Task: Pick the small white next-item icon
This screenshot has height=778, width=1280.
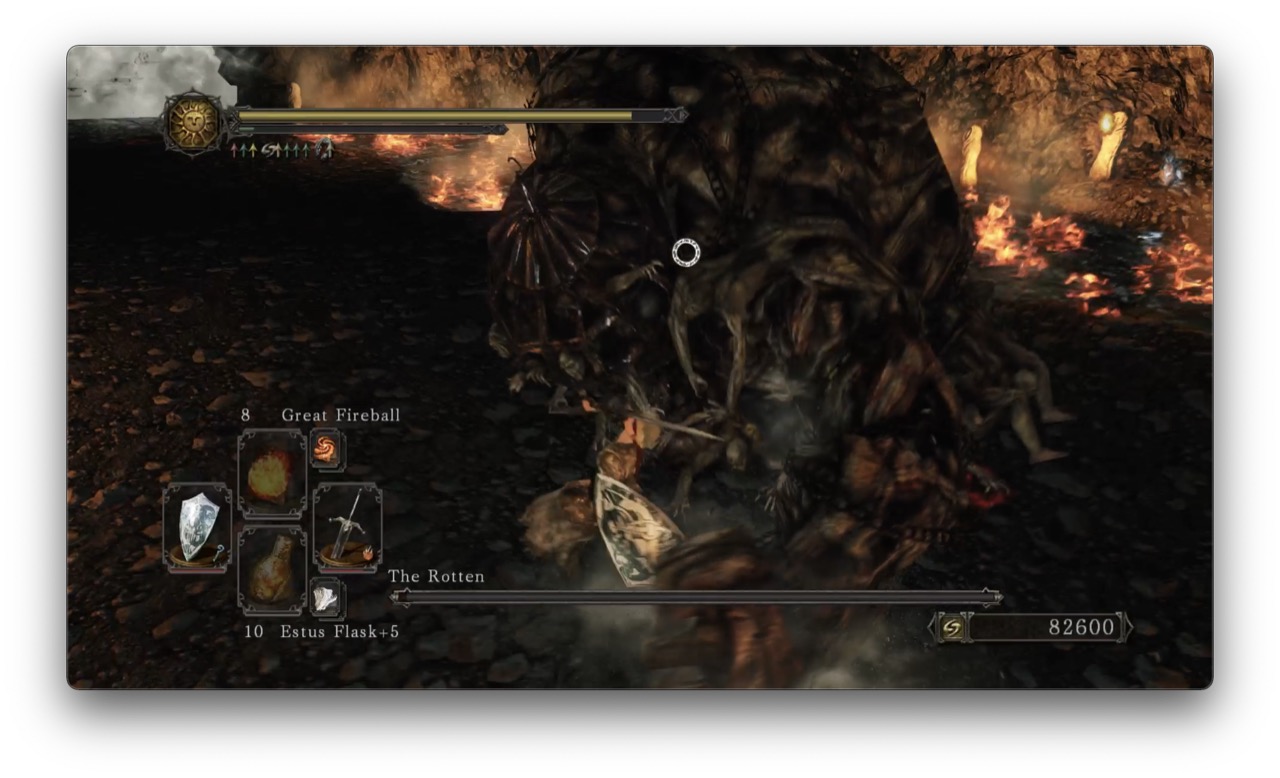Action: pyautogui.click(x=327, y=598)
